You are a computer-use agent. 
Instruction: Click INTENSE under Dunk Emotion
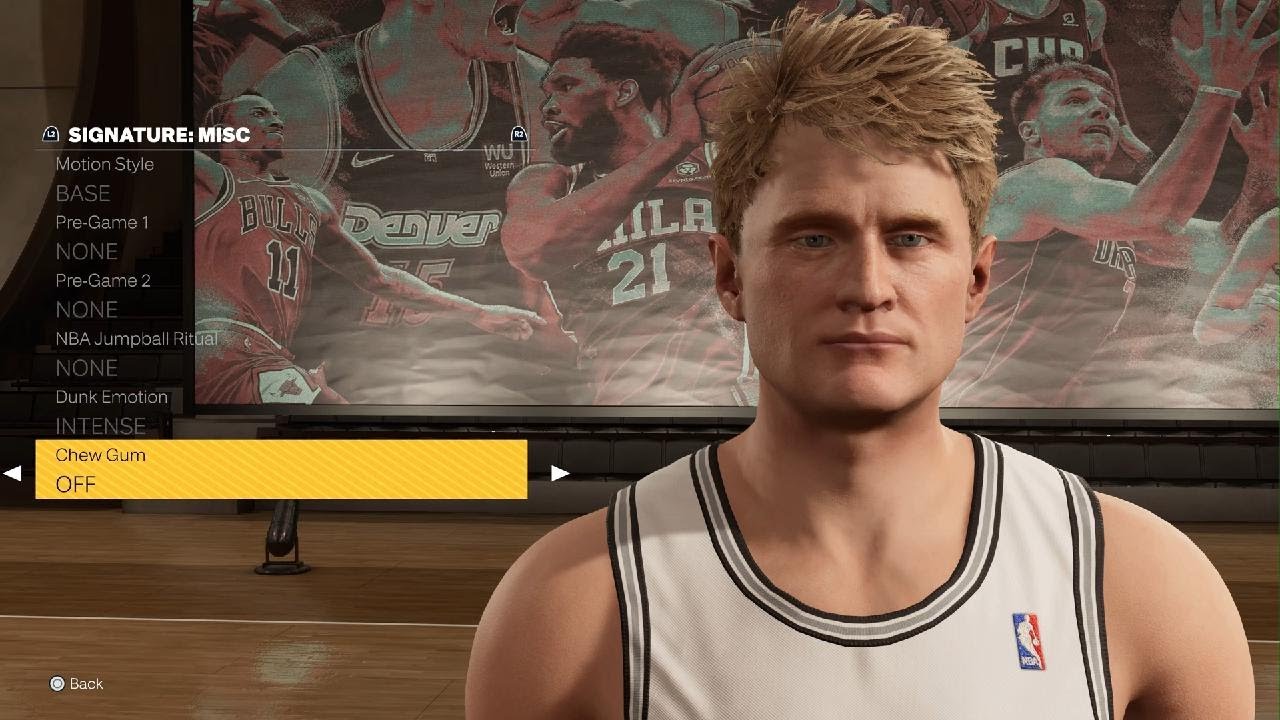pos(102,426)
